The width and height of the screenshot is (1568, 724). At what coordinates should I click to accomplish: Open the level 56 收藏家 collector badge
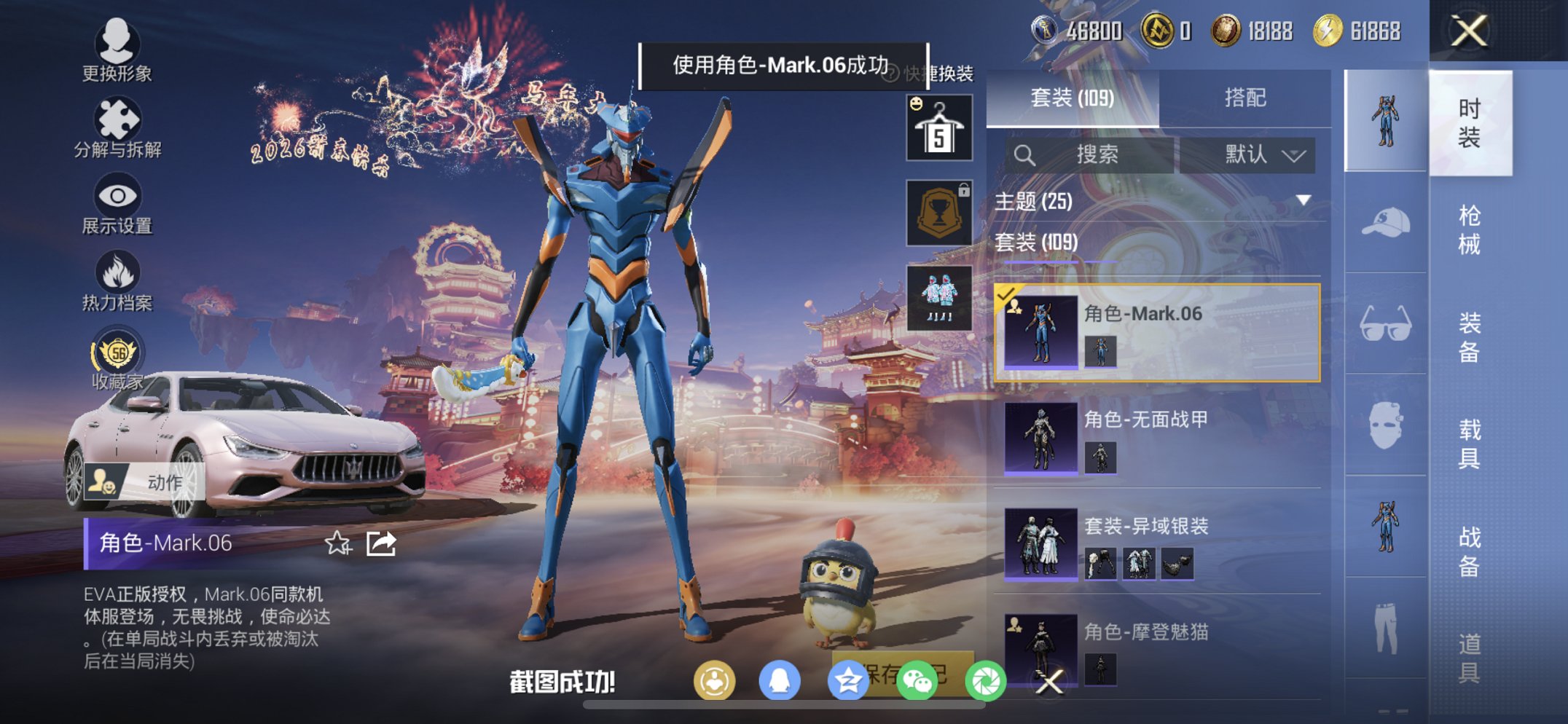119,361
